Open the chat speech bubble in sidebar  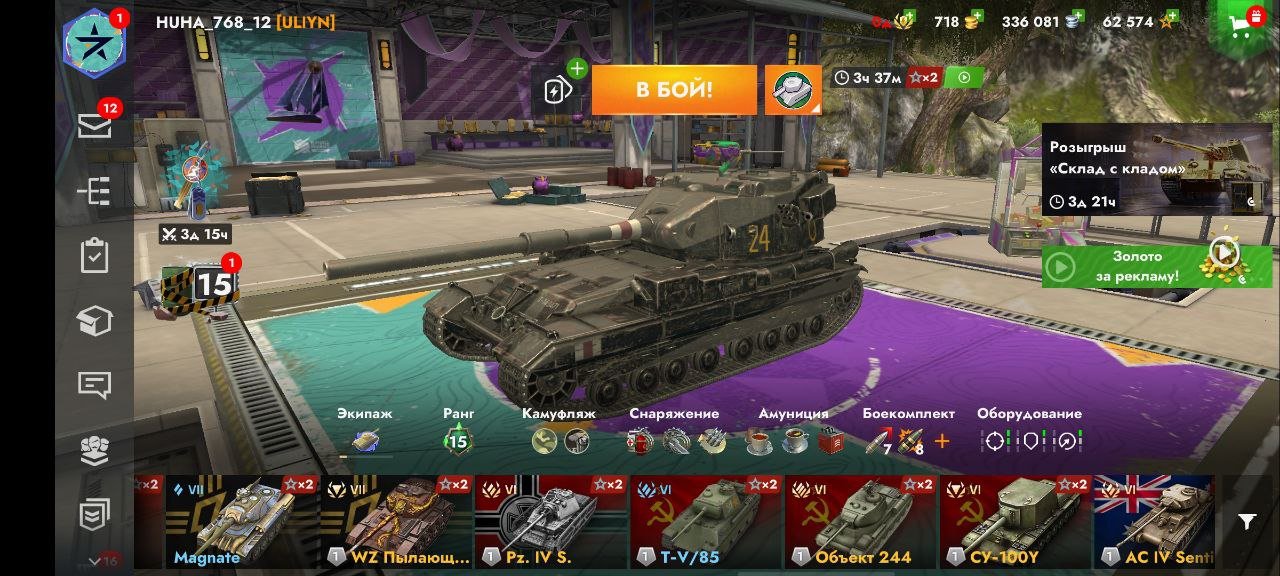[x=94, y=385]
